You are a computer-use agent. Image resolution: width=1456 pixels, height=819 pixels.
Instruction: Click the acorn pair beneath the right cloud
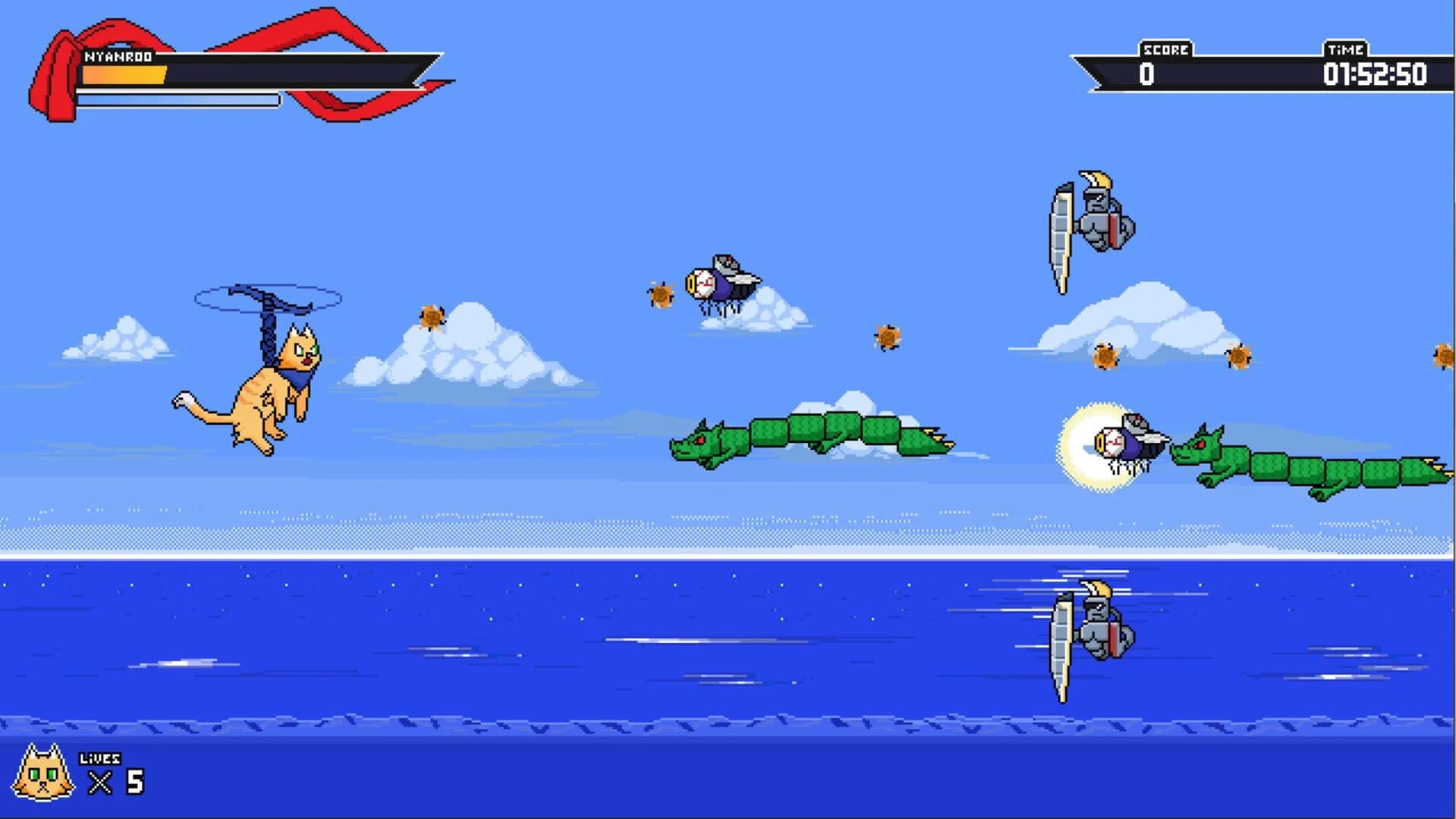click(1108, 356)
